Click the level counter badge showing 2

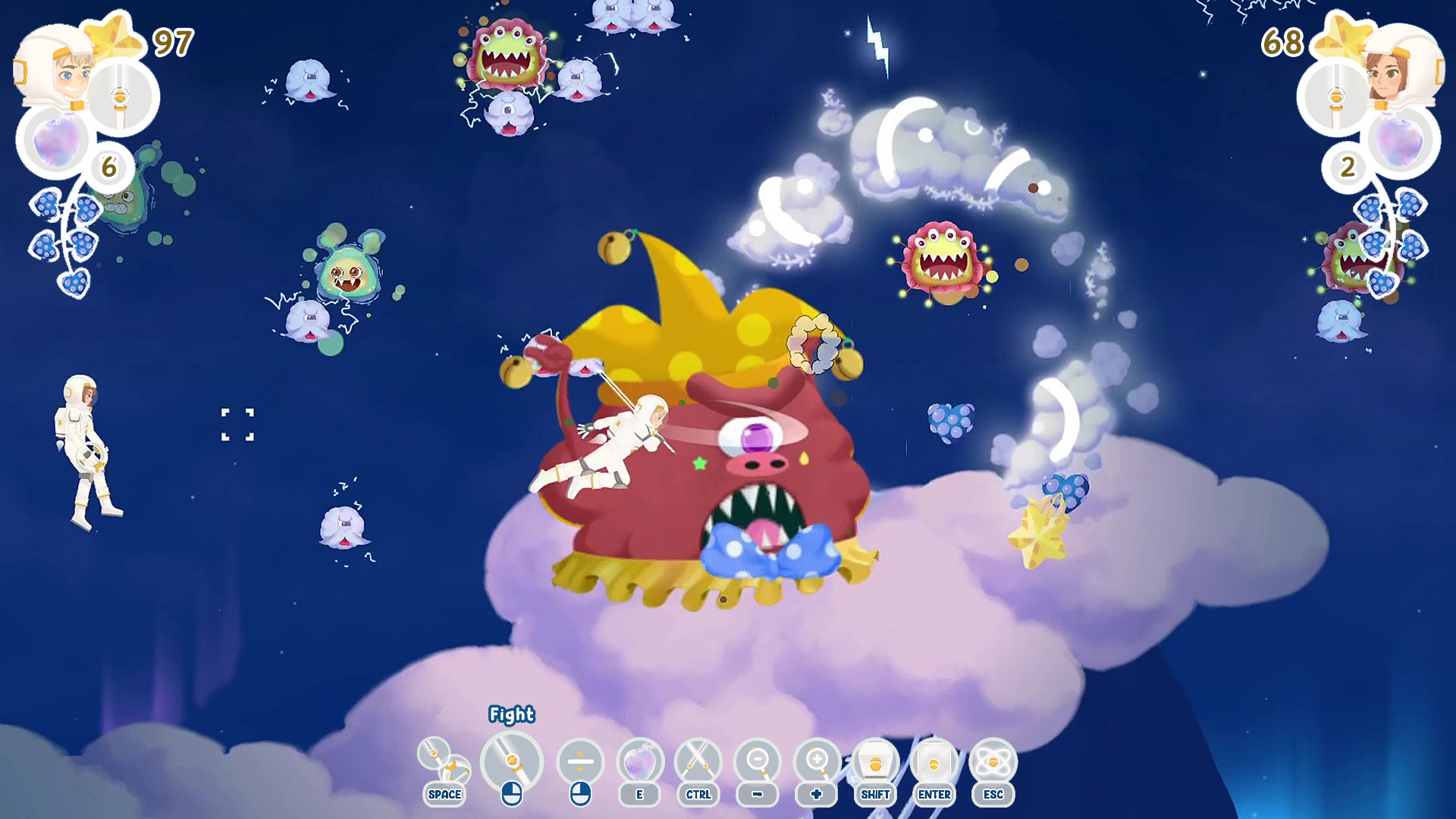coord(1348,168)
